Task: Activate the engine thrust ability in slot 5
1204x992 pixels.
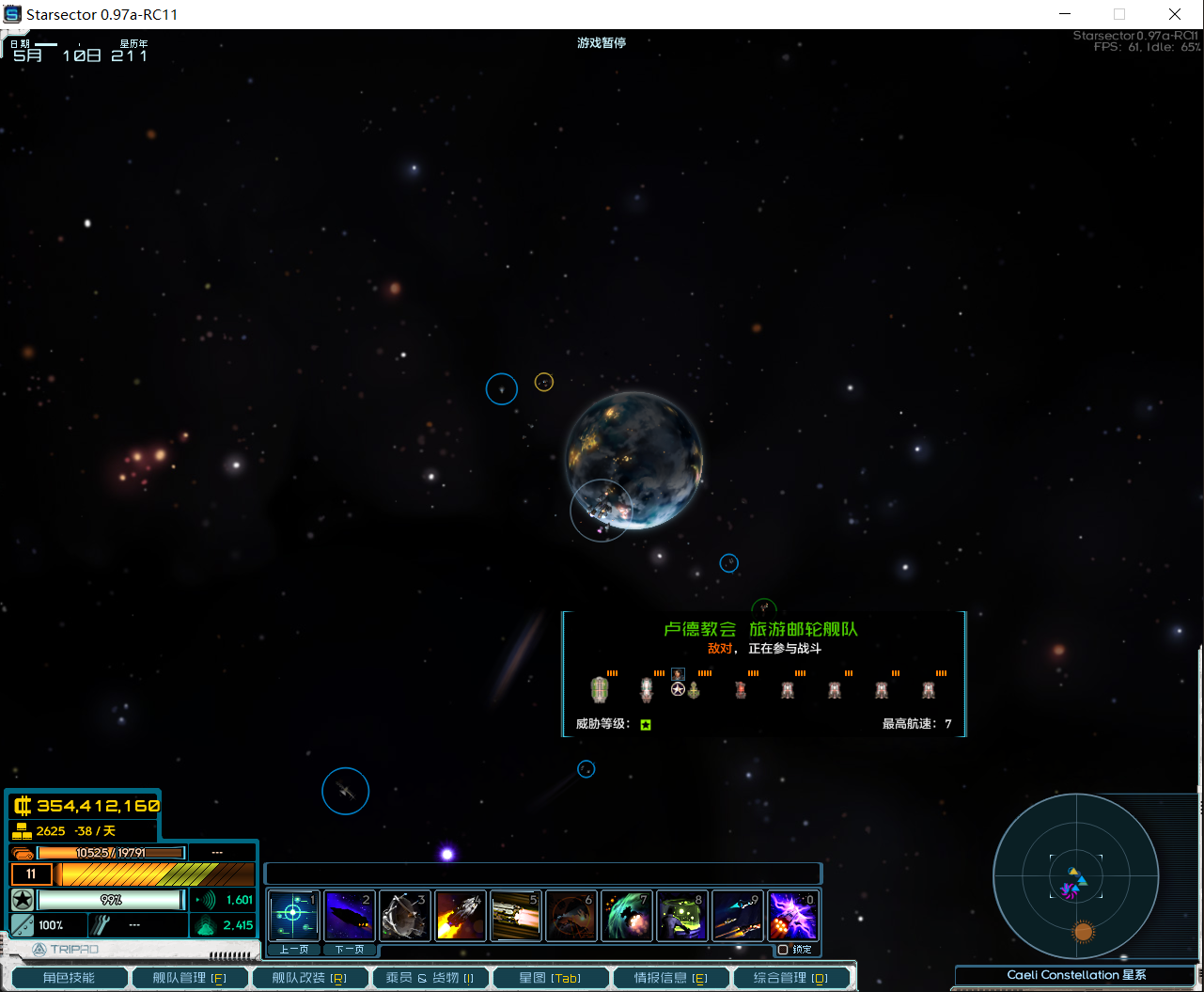Action: point(515,916)
